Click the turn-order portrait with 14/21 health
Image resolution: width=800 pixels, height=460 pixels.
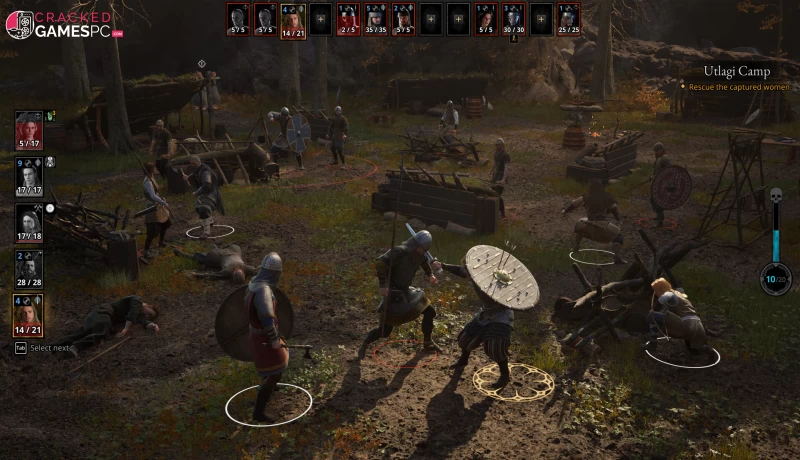tap(292, 18)
